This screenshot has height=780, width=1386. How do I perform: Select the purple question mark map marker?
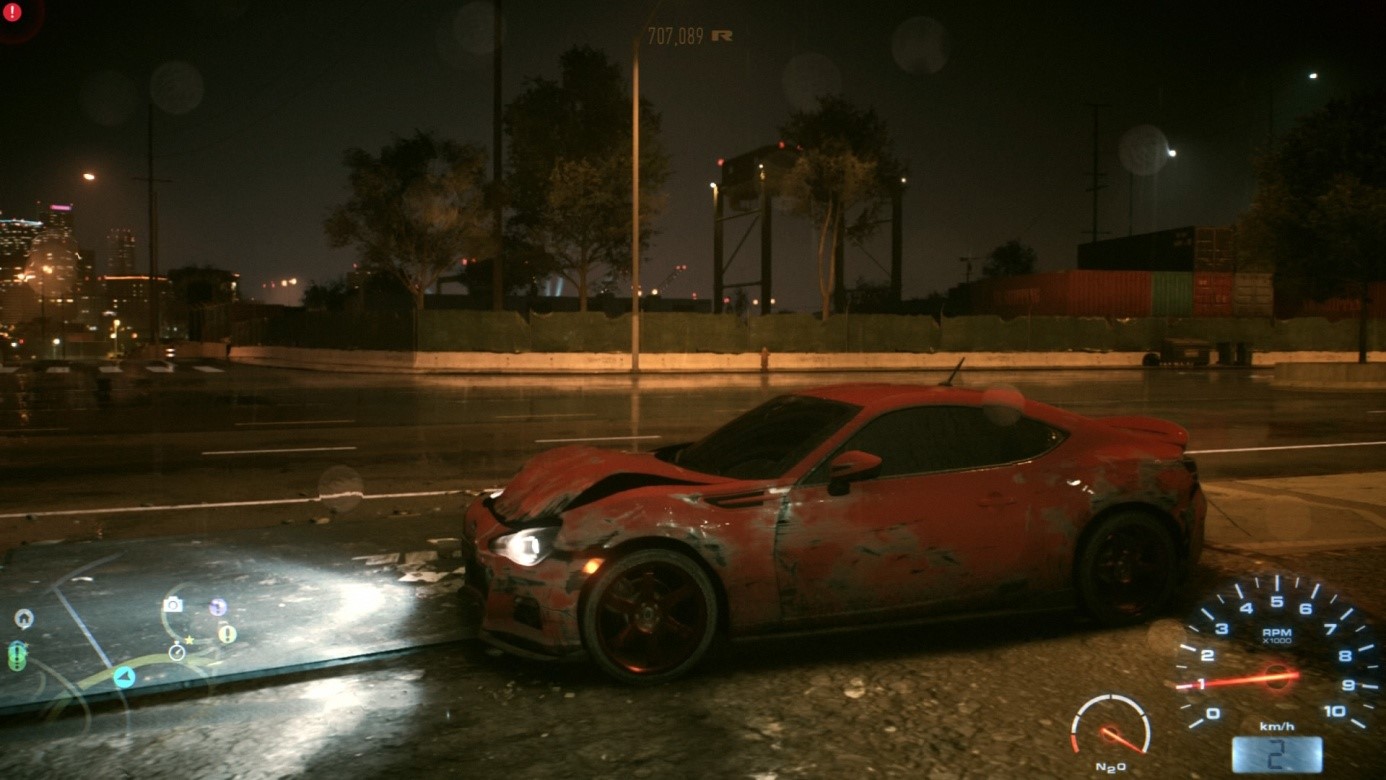[218, 607]
